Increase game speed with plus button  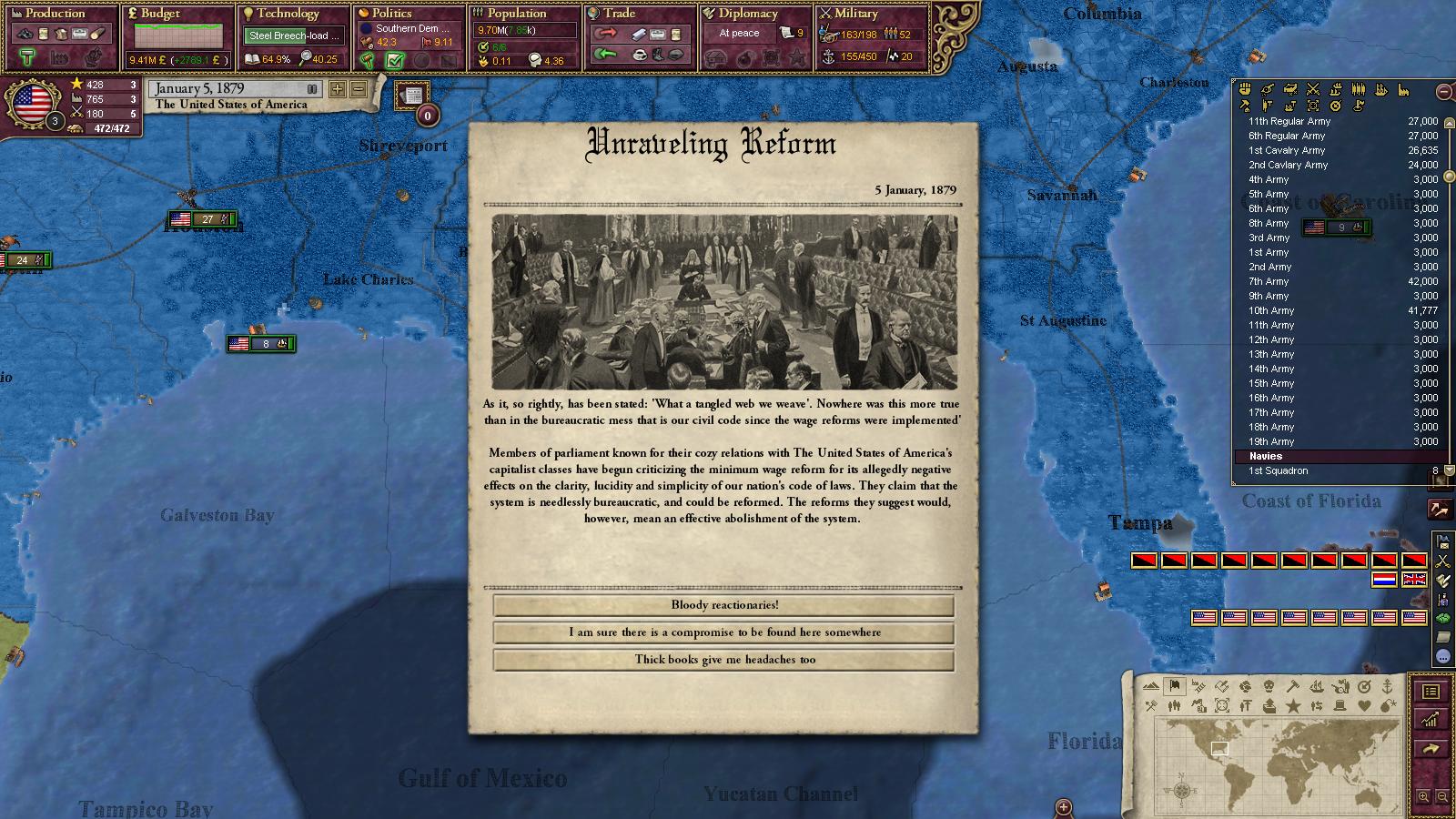click(x=338, y=89)
